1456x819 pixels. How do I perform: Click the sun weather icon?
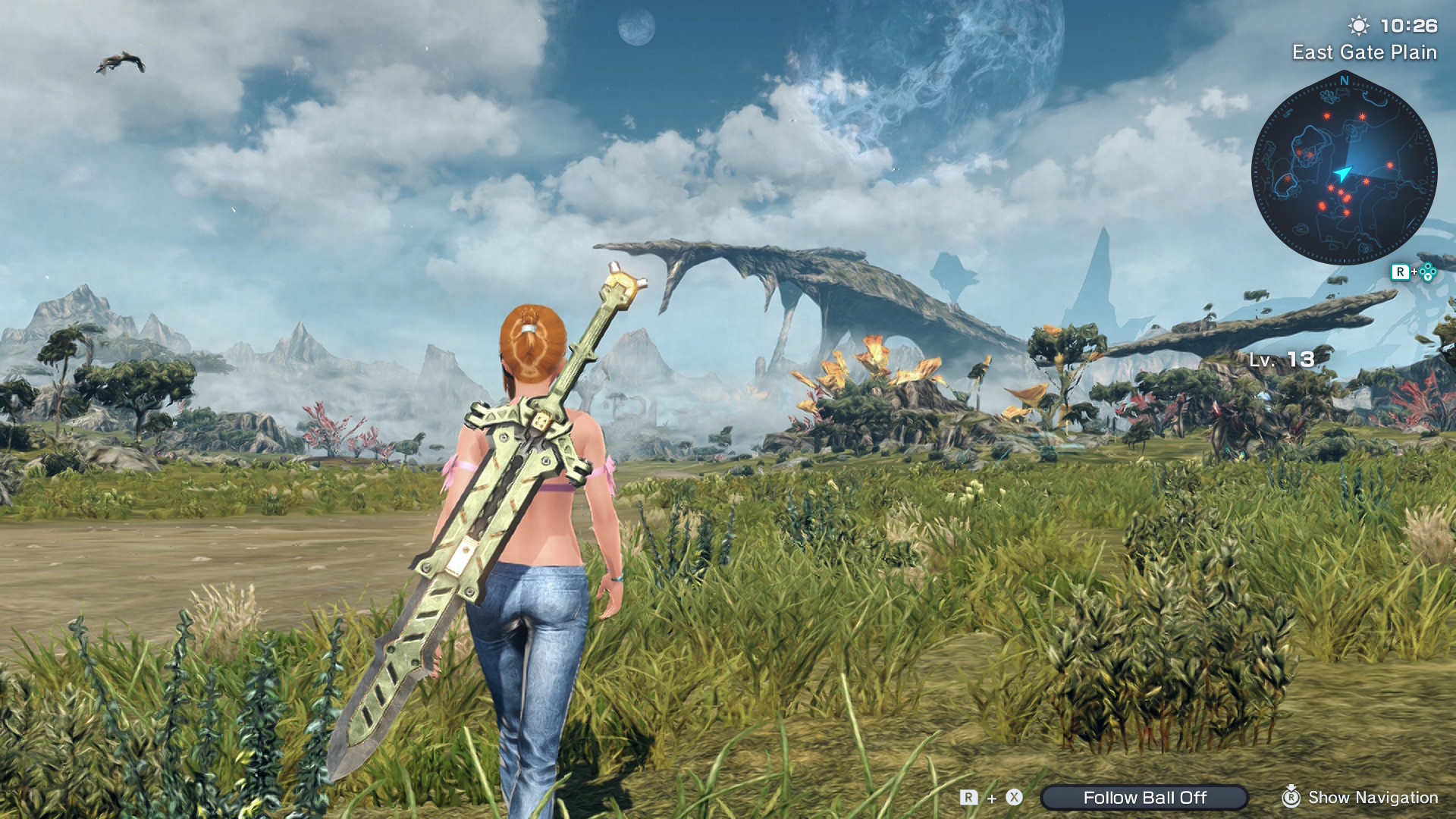[1359, 27]
